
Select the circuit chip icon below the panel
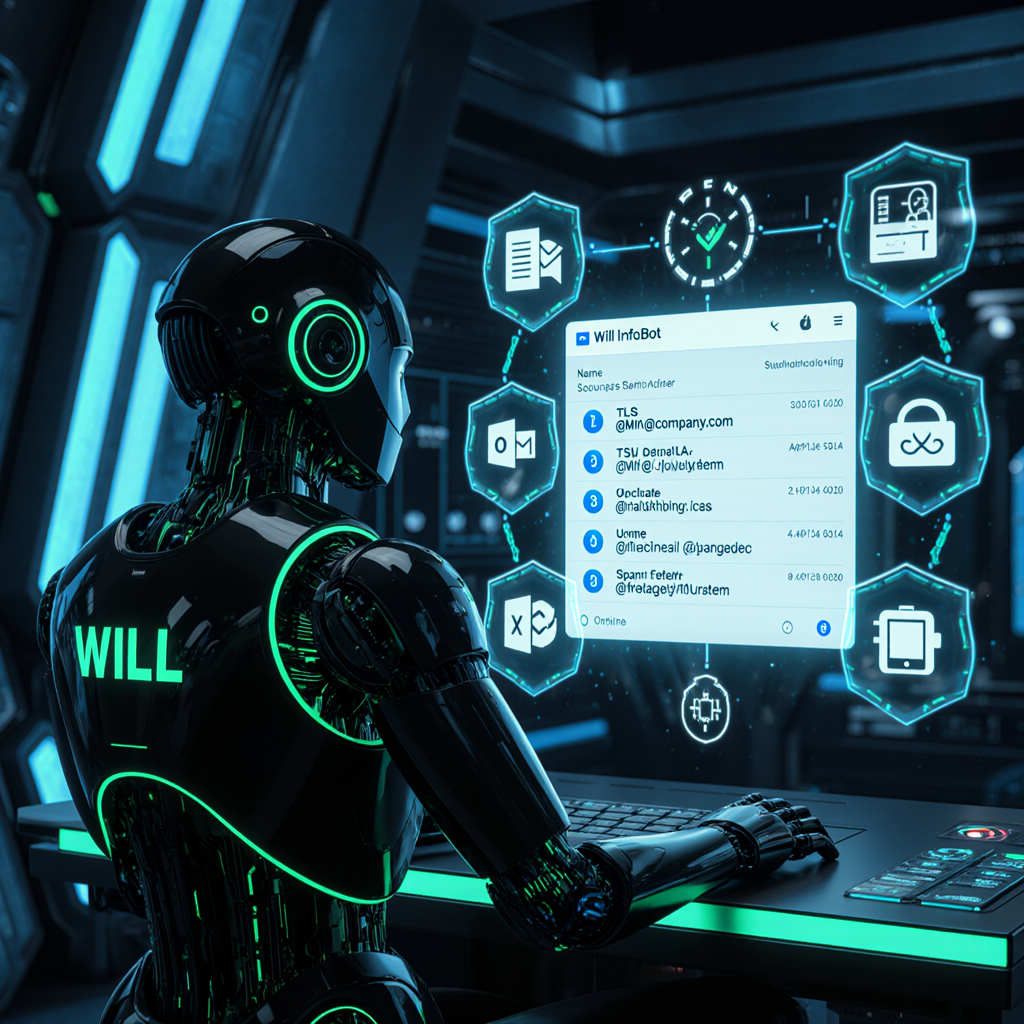[705, 708]
